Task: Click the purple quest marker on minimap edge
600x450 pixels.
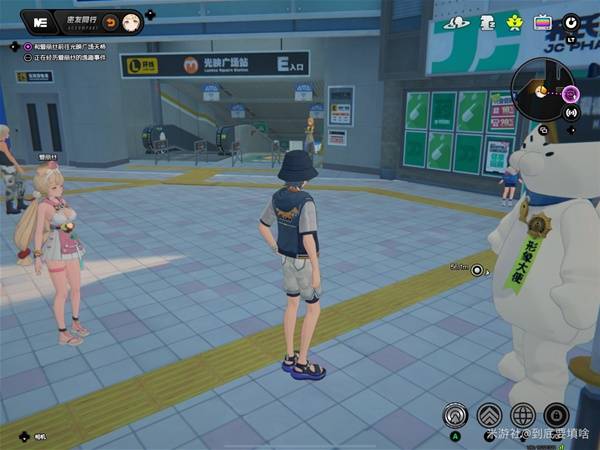Action: pos(571,94)
